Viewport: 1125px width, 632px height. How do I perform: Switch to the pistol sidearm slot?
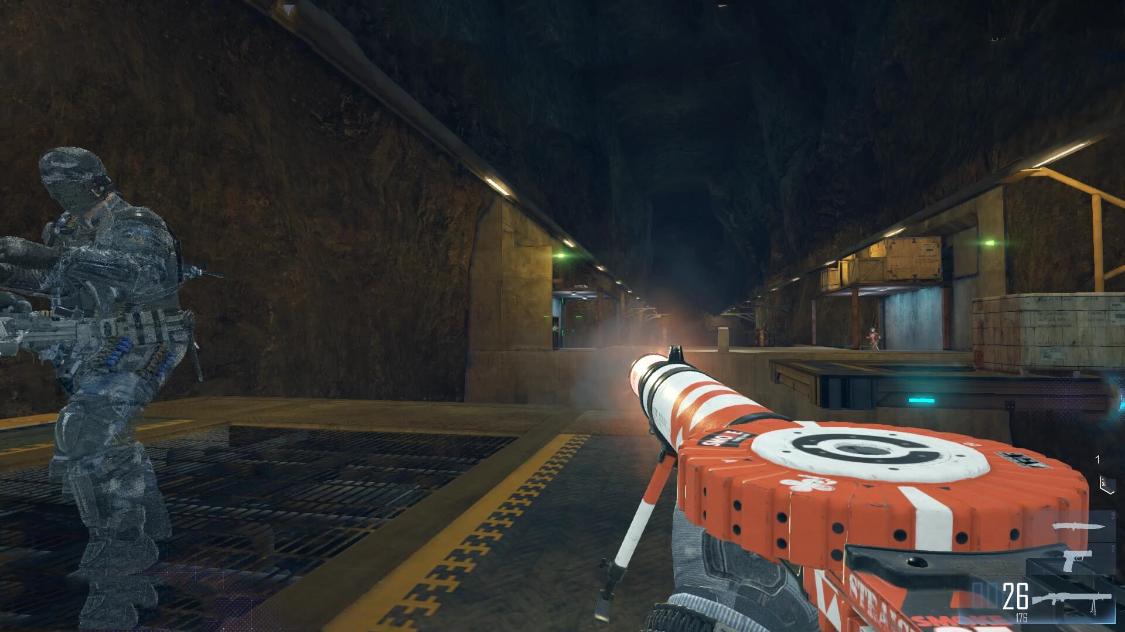[x=1076, y=560]
